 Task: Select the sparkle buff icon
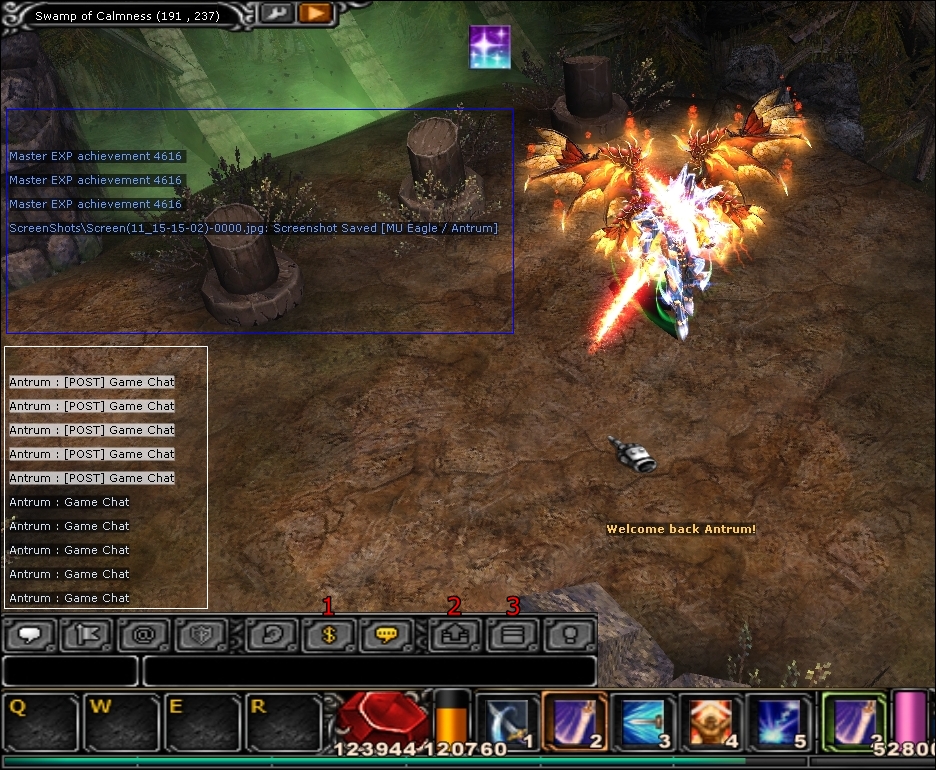(x=490, y=47)
